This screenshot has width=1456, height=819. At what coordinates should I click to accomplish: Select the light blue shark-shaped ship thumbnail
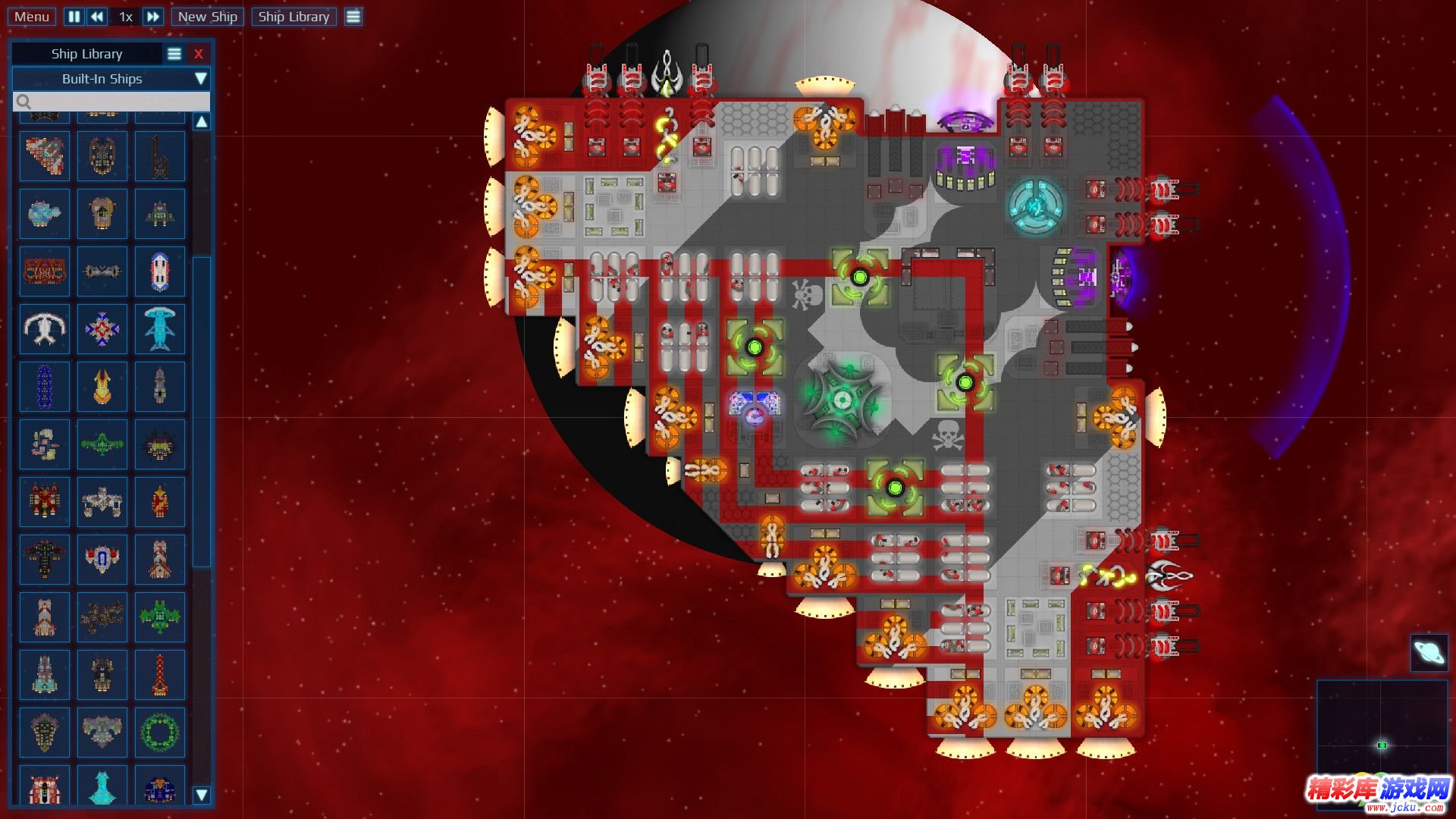[160, 329]
